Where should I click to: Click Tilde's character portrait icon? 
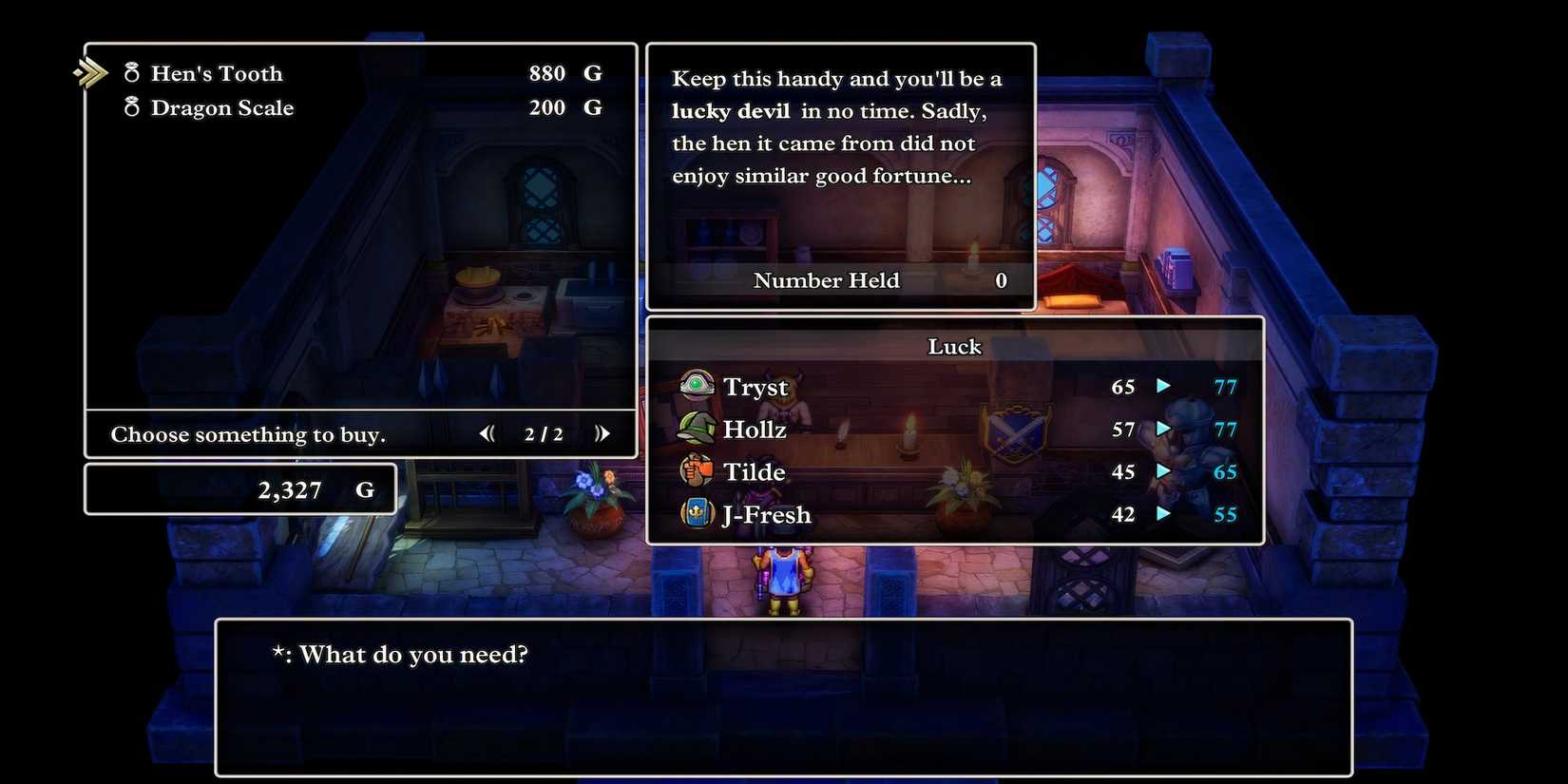(x=697, y=471)
